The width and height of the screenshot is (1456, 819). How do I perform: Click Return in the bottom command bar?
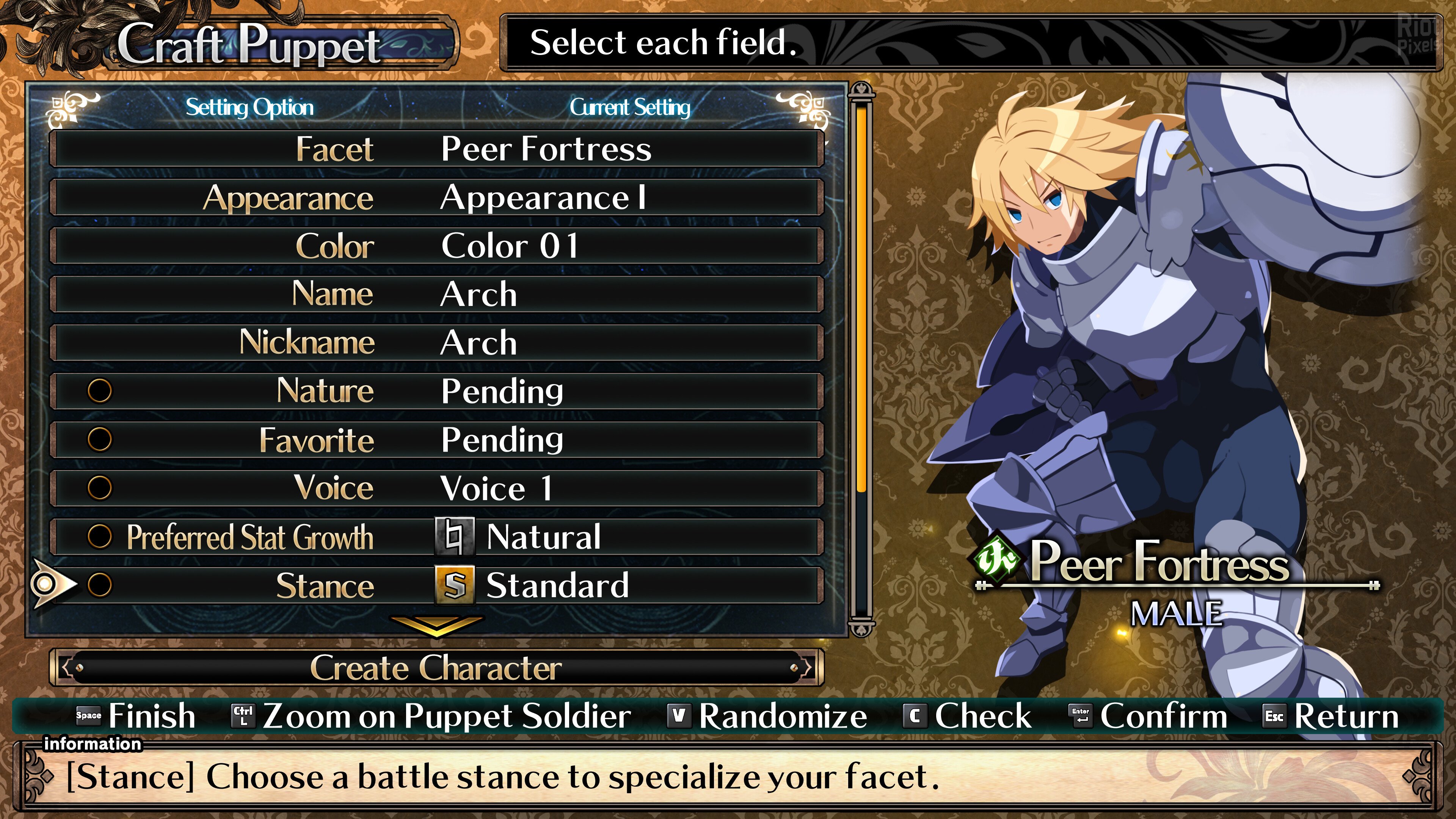click(1331, 716)
